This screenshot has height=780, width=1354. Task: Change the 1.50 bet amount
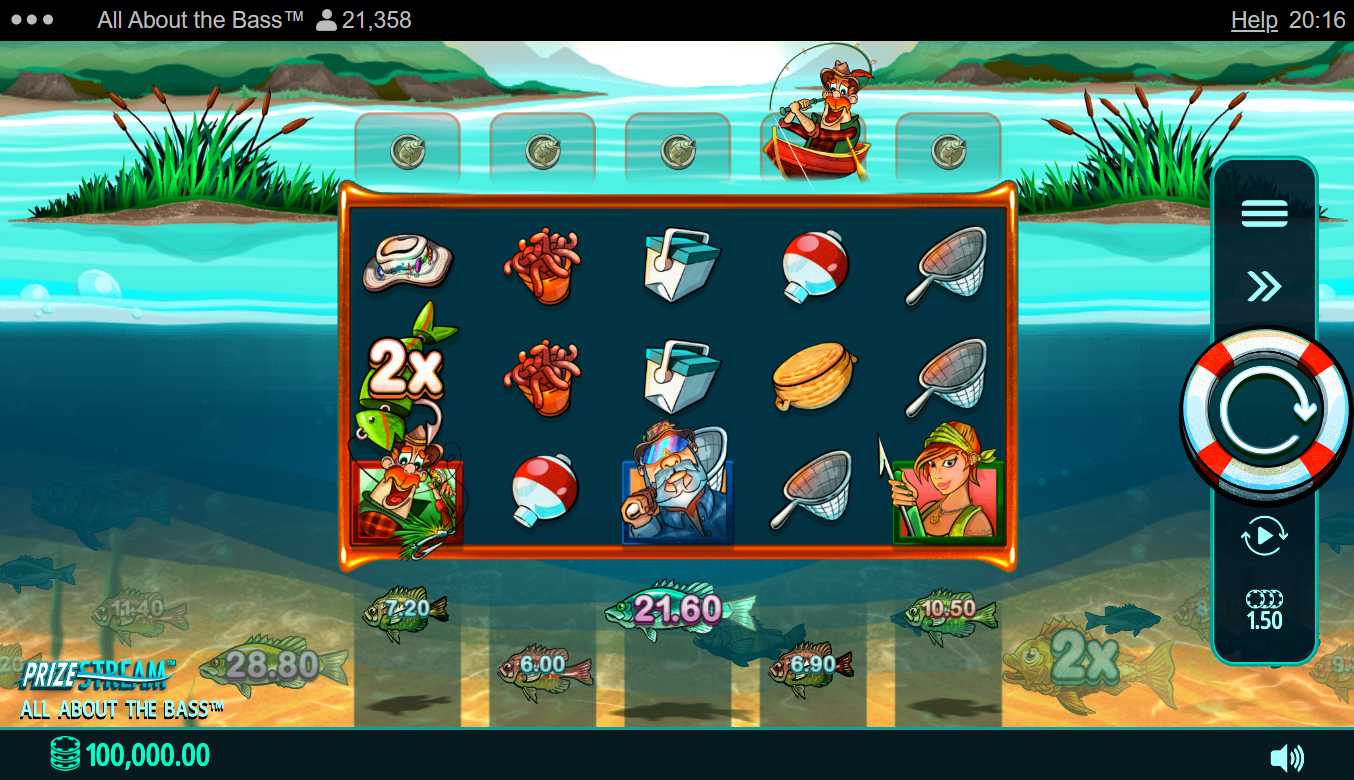tap(1264, 610)
